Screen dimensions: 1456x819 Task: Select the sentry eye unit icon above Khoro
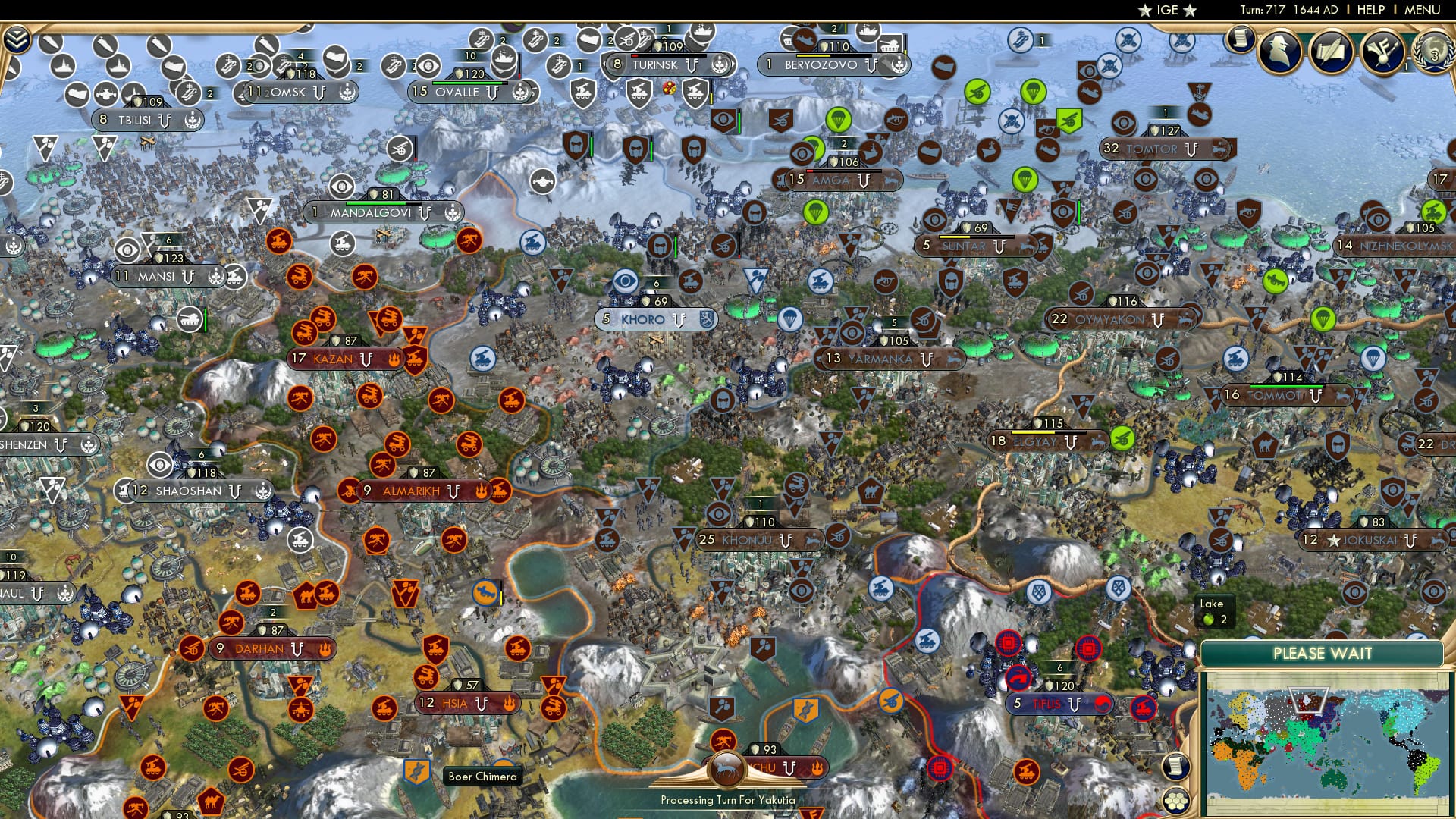(624, 281)
